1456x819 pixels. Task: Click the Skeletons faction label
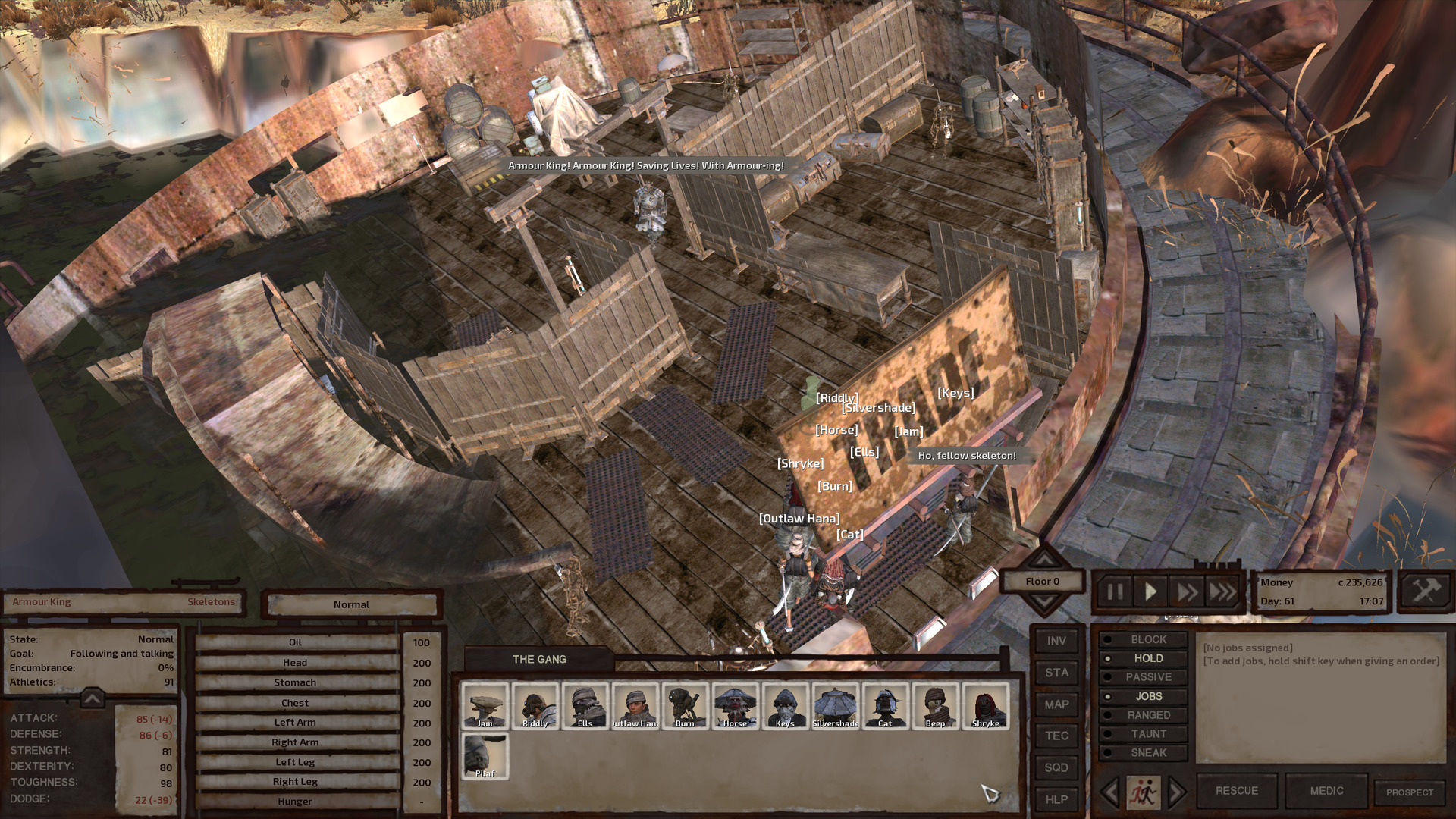[x=210, y=601]
